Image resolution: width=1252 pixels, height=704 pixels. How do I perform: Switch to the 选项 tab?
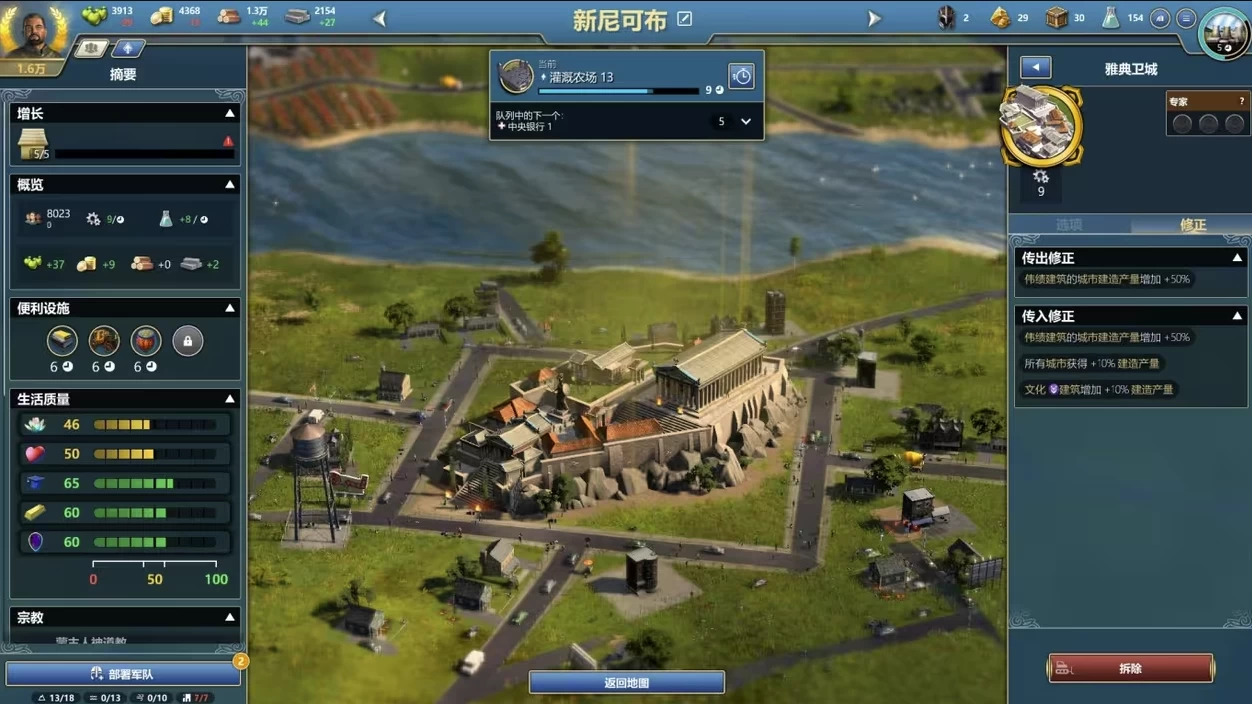pyautogui.click(x=1069, y=225)
